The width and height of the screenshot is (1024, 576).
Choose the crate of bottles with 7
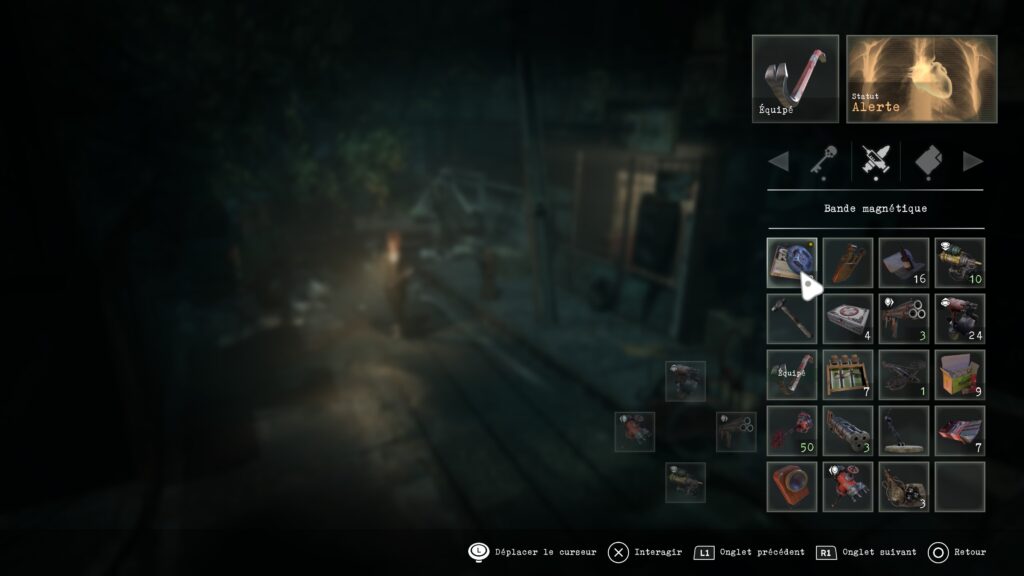pyautogui.click(x=848, y=375)
